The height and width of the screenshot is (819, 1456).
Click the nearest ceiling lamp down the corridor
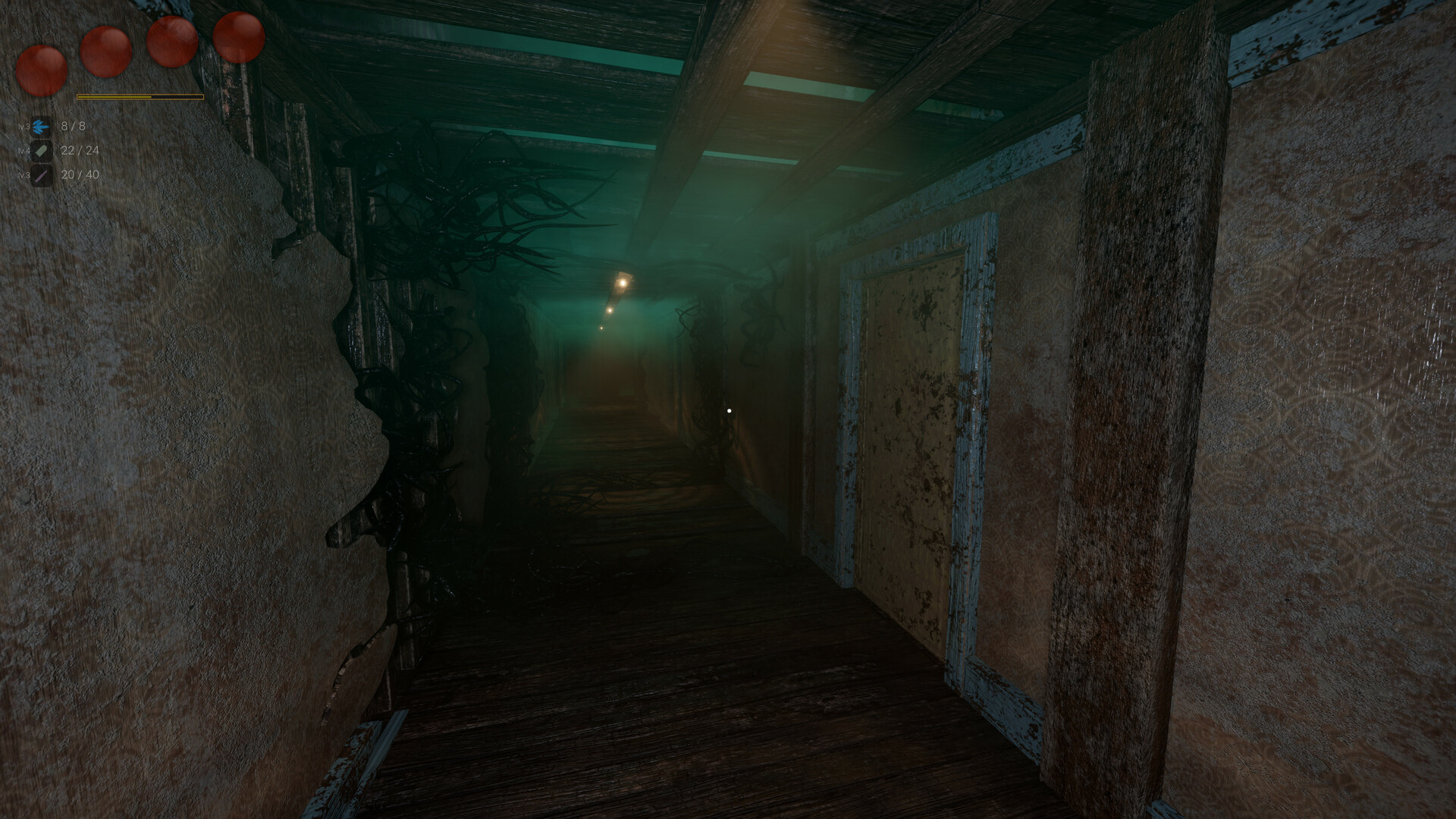pyautogui.click(x=623, y=281)
